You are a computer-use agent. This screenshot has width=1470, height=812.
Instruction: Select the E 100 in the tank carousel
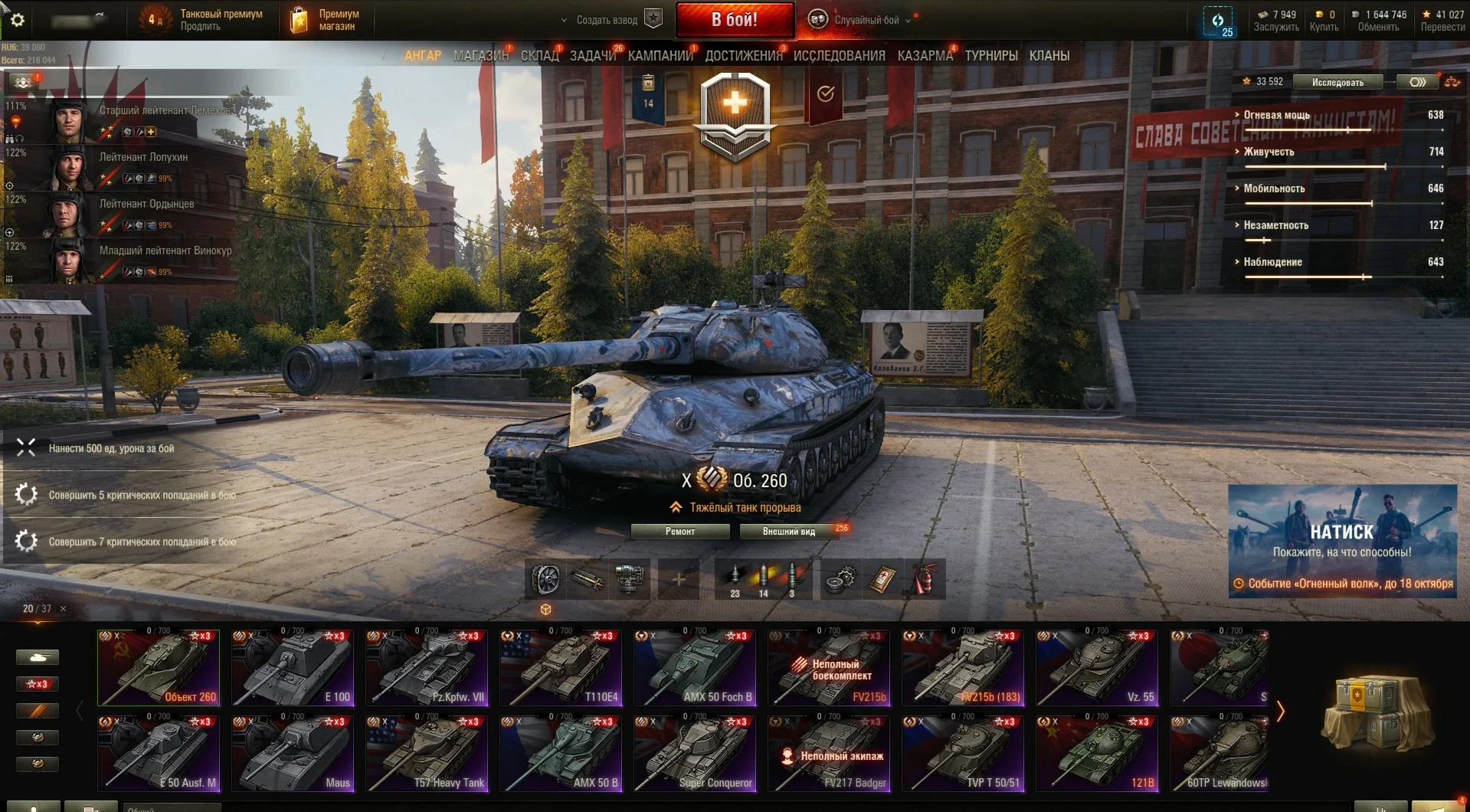pyautogui.click(x=293, y=668)
